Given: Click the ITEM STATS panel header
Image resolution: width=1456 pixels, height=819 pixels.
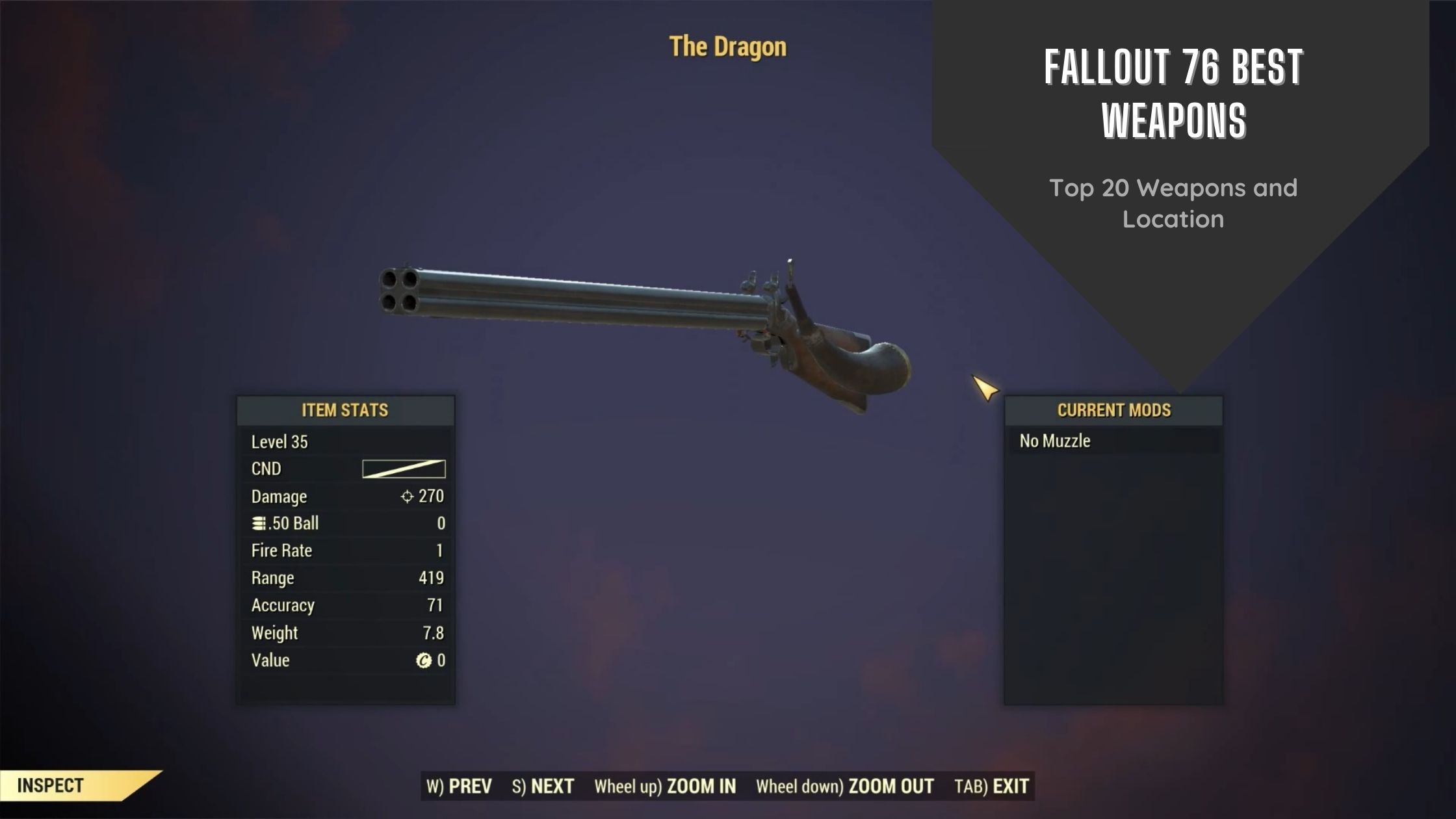Looking at the screenshot, I should pyautogui.click(x=344, y=410).
